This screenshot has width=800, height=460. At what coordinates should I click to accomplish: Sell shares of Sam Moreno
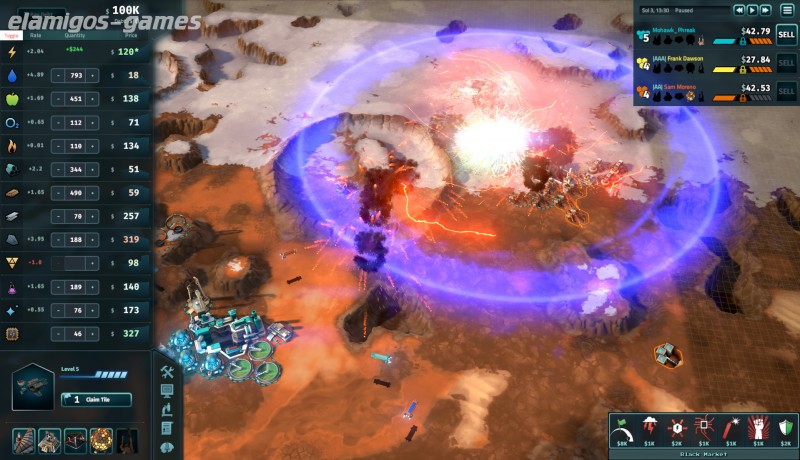coord(787,91)
